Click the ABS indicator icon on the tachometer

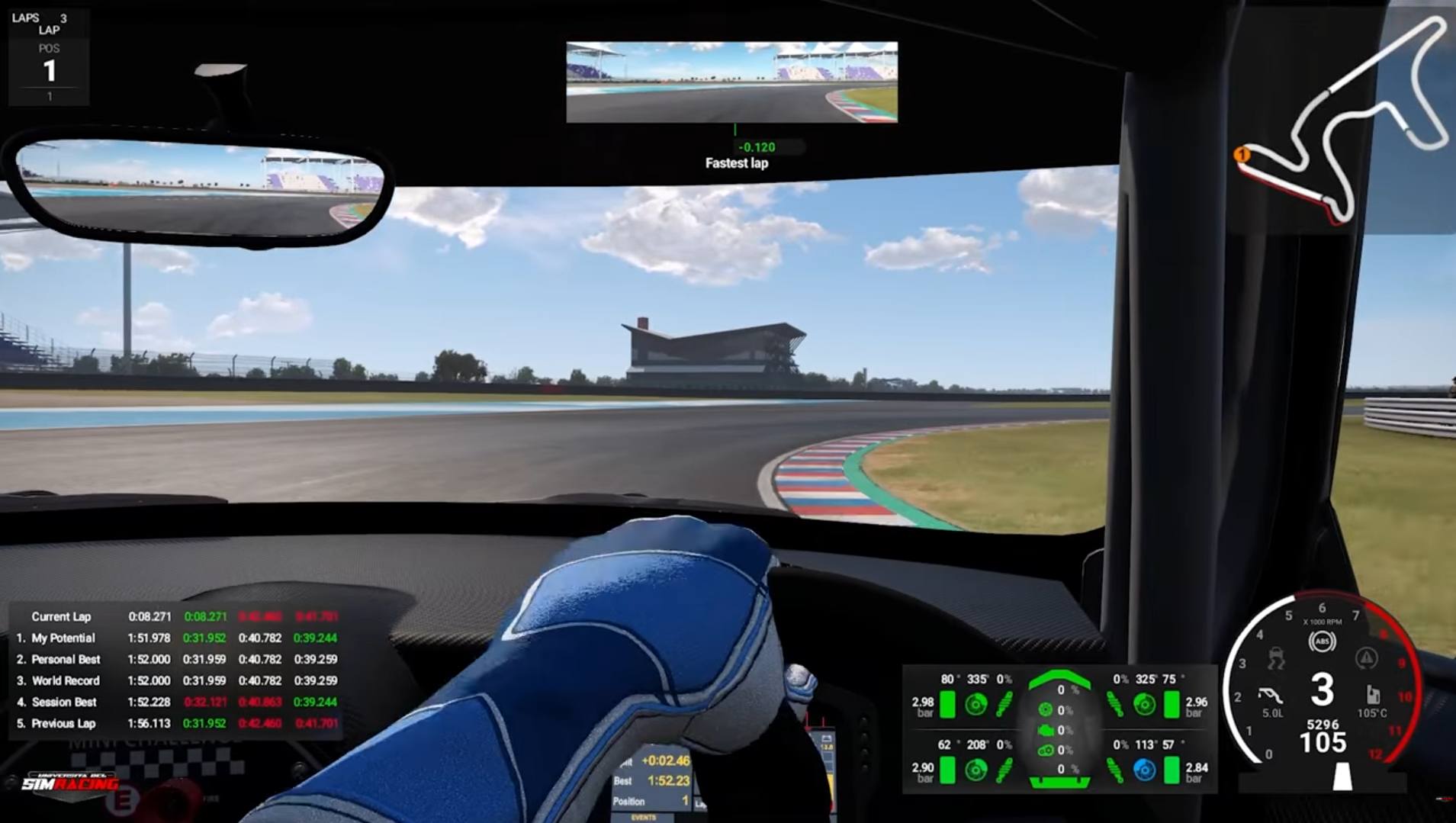click(x=1322, y=641)
